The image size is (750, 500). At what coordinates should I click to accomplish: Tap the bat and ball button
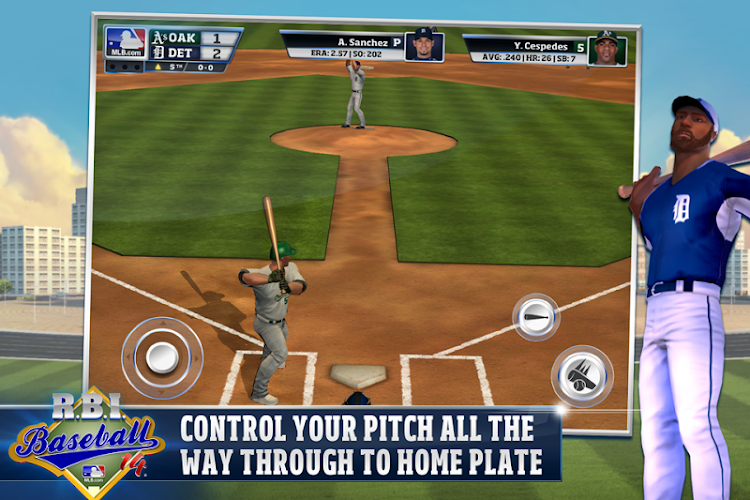(581, 375)
